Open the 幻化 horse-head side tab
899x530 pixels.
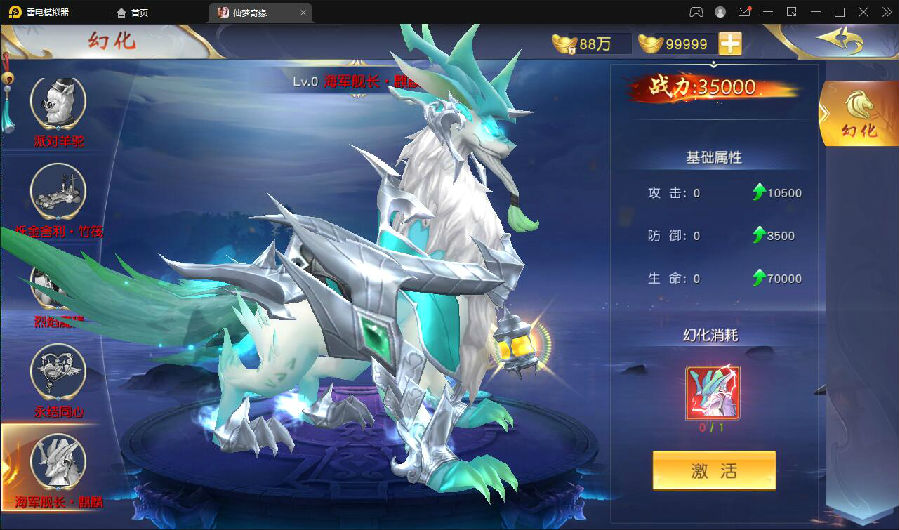pyautogui.click(x=858, y=112)
